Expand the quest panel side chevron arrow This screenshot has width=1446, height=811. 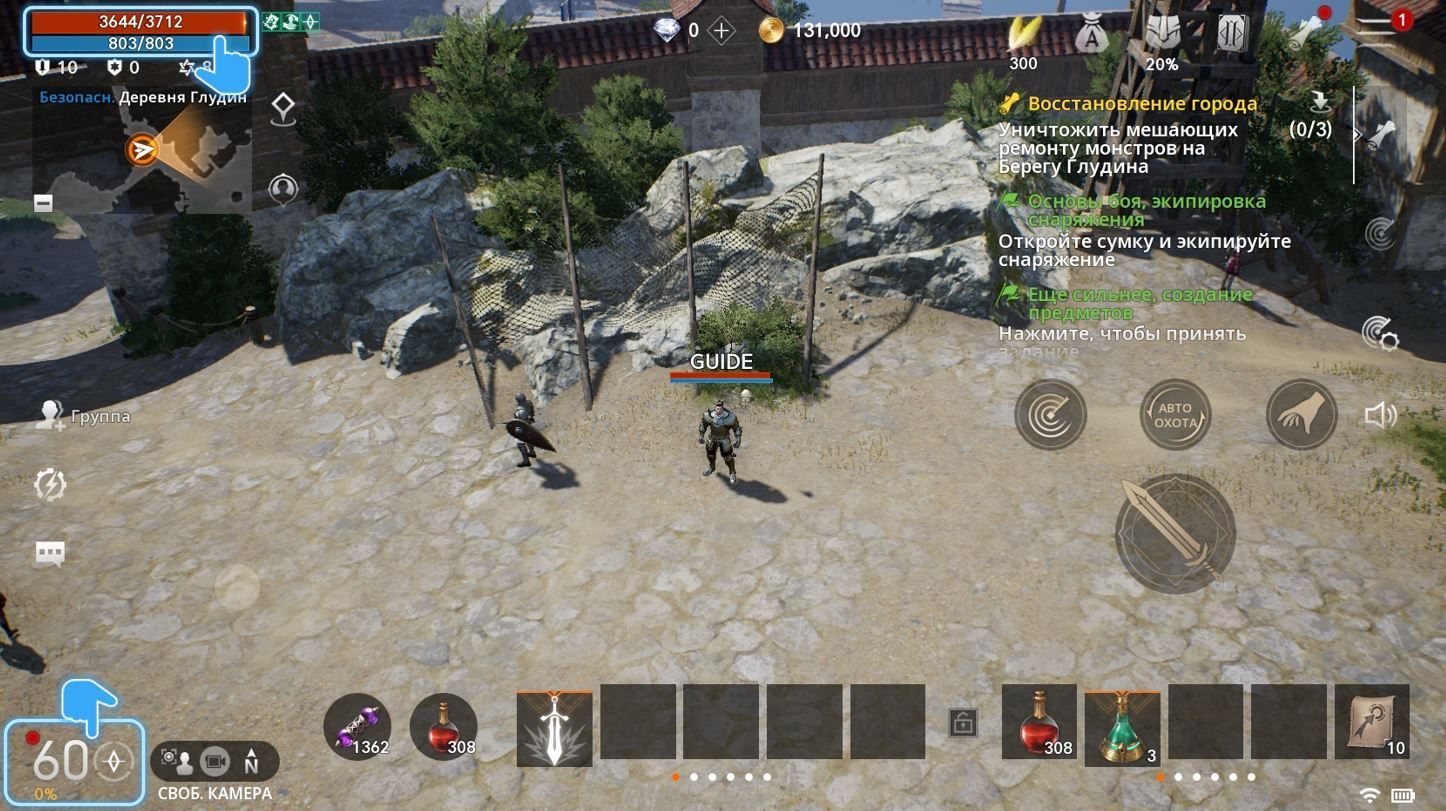pos(1356,133)
